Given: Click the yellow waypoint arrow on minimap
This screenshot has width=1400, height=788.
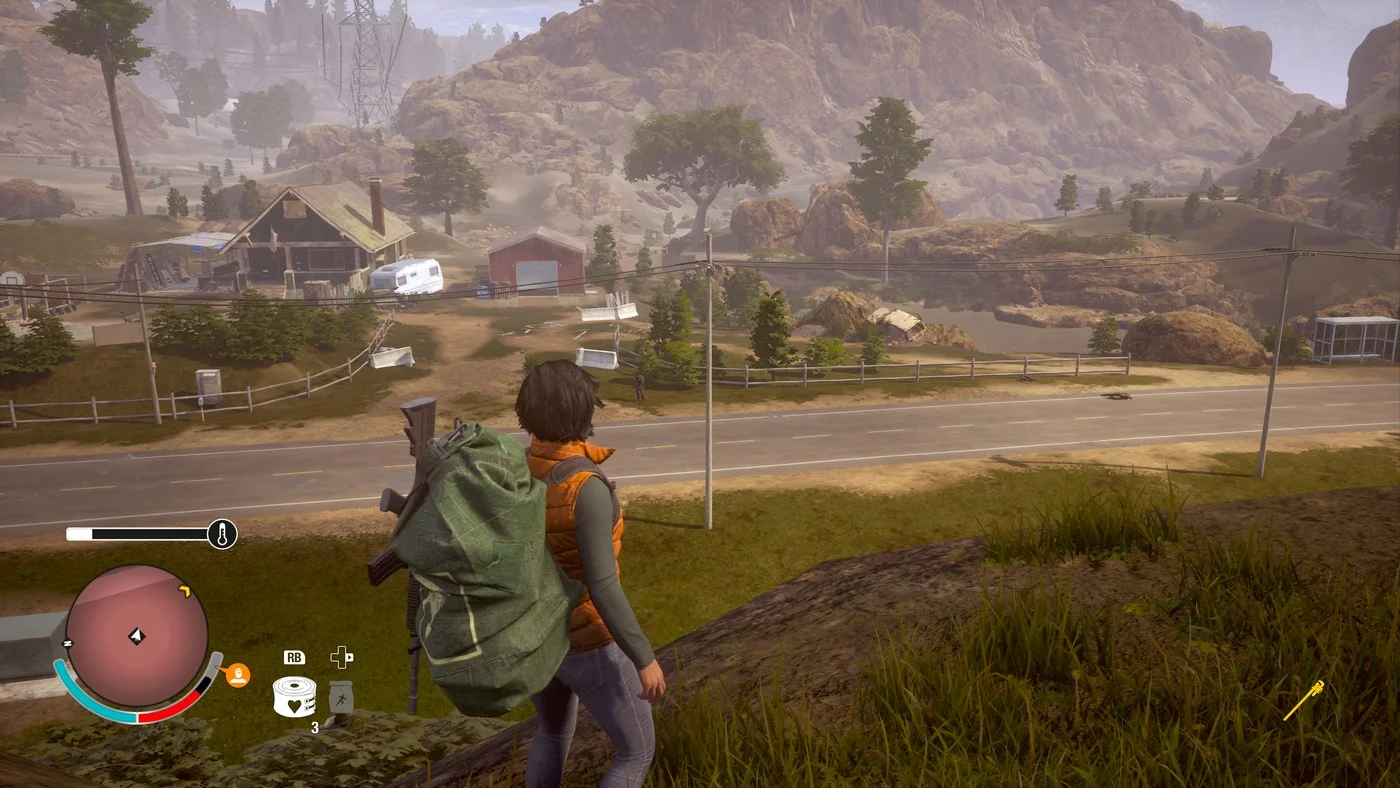Looking at the screenshot, I should pyautogui.click(x=184, y=592).
